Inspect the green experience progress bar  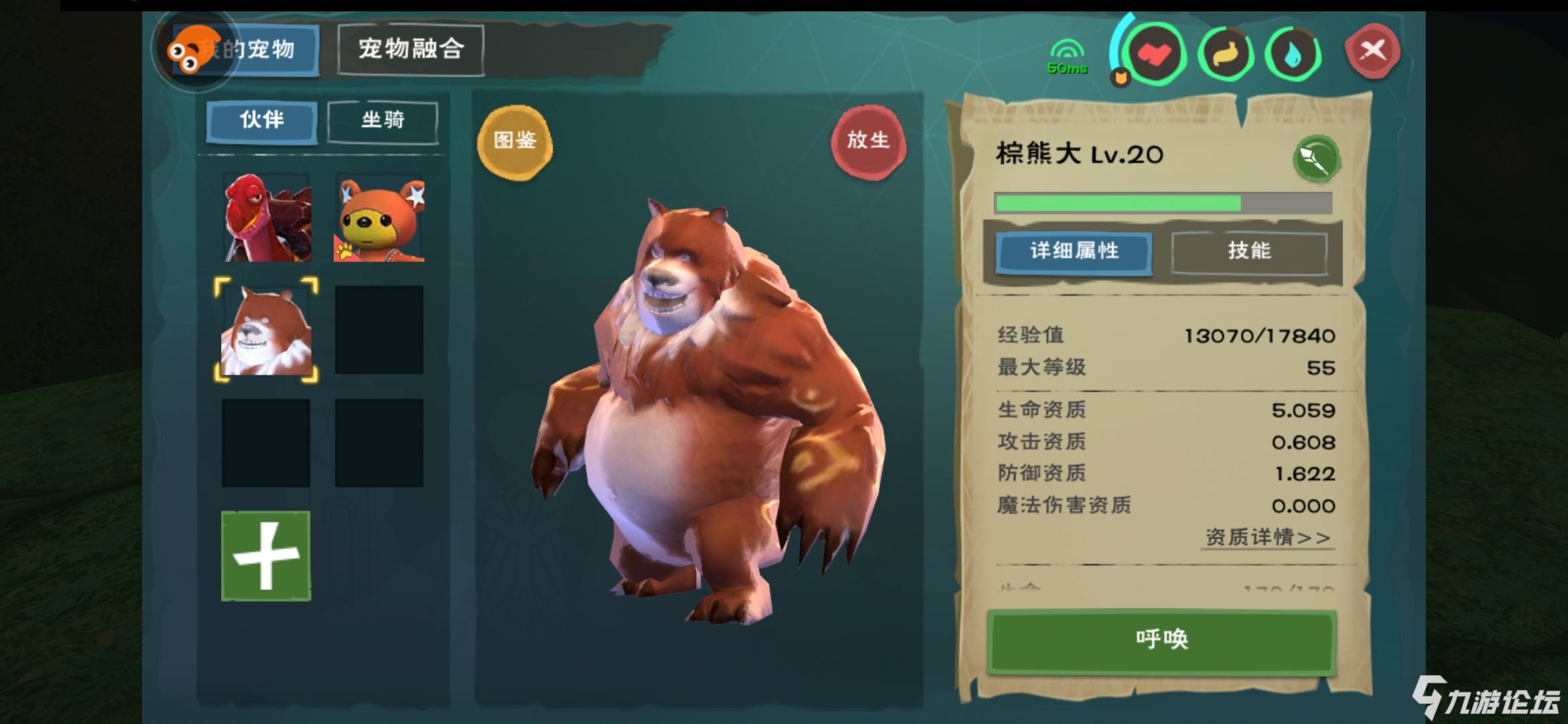click(1166, 201)
